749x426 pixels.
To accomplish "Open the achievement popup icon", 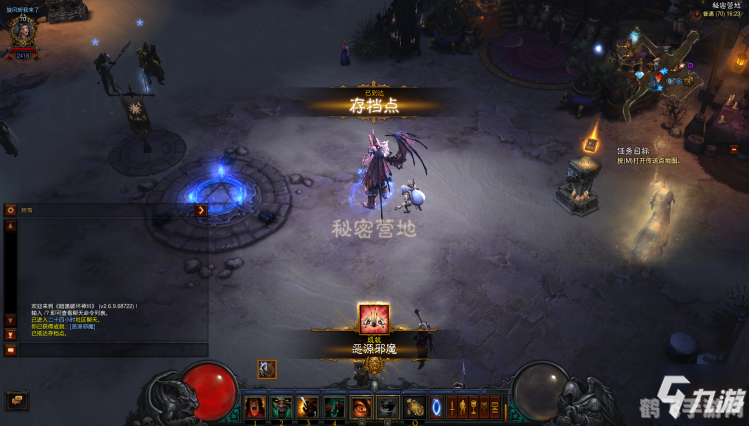I will pyautogui.click(x=374, y=318).
